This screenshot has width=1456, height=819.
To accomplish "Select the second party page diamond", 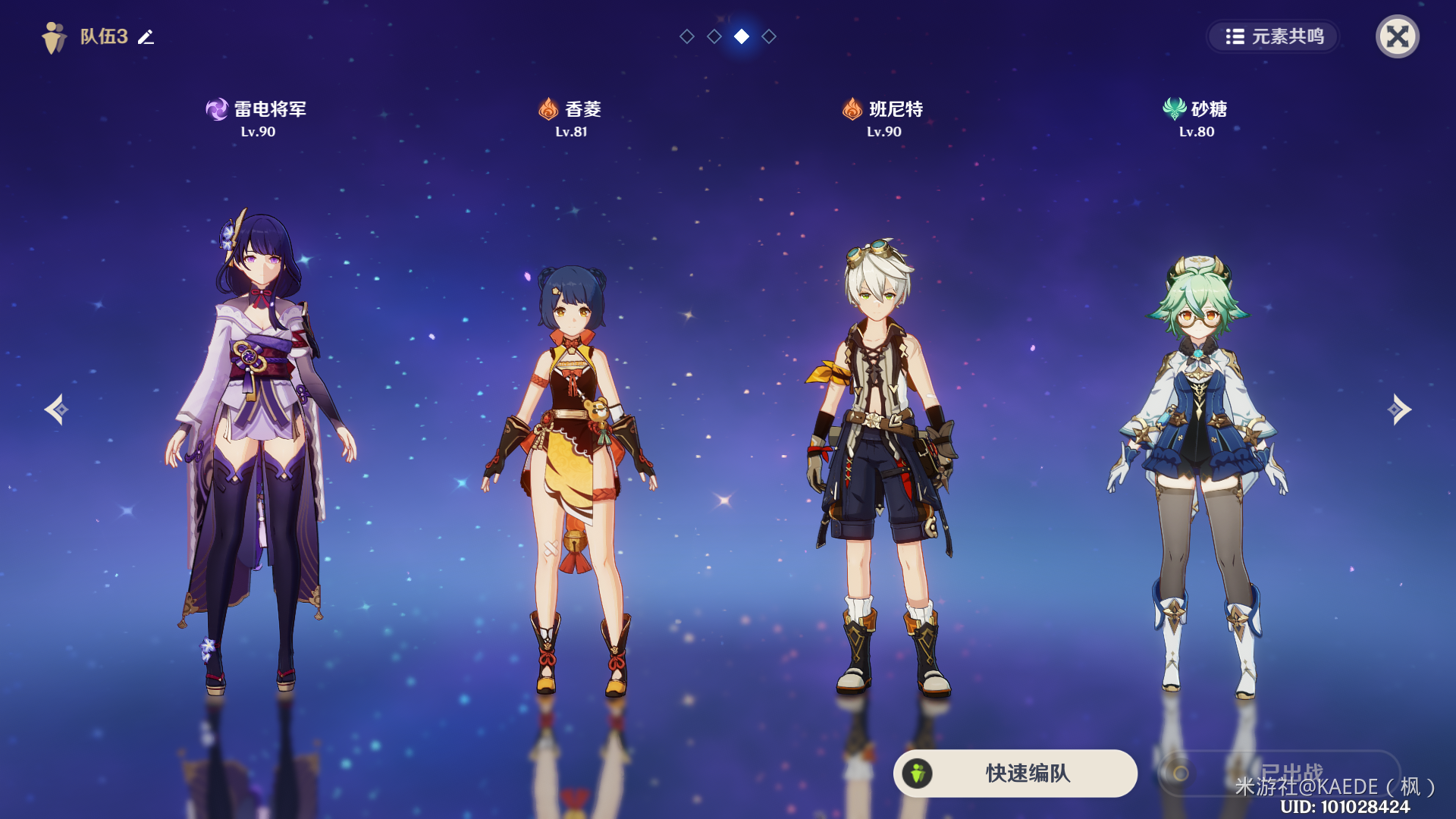I will (714, 36).
